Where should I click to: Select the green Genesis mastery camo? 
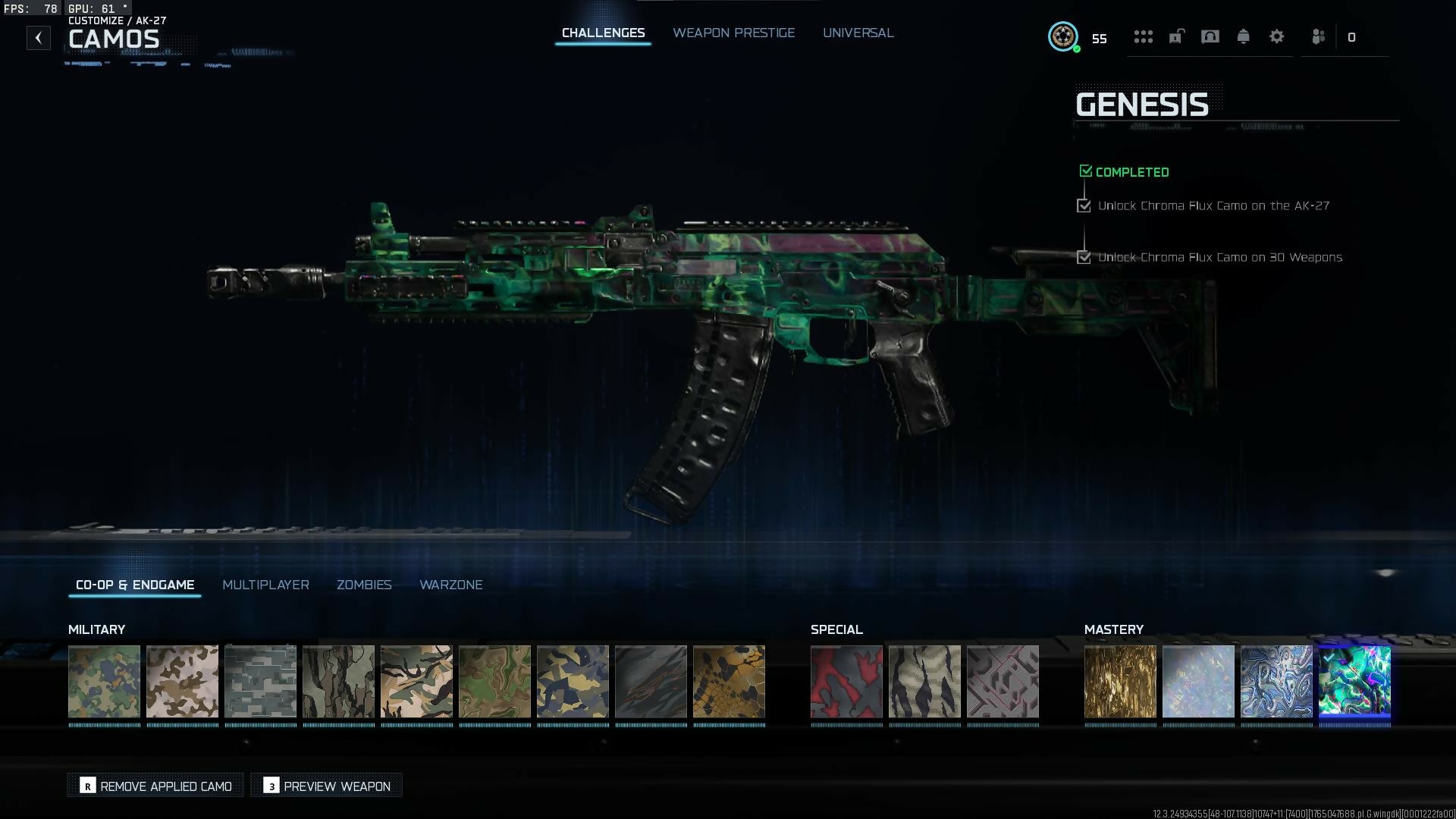(x=1354, y=681)
